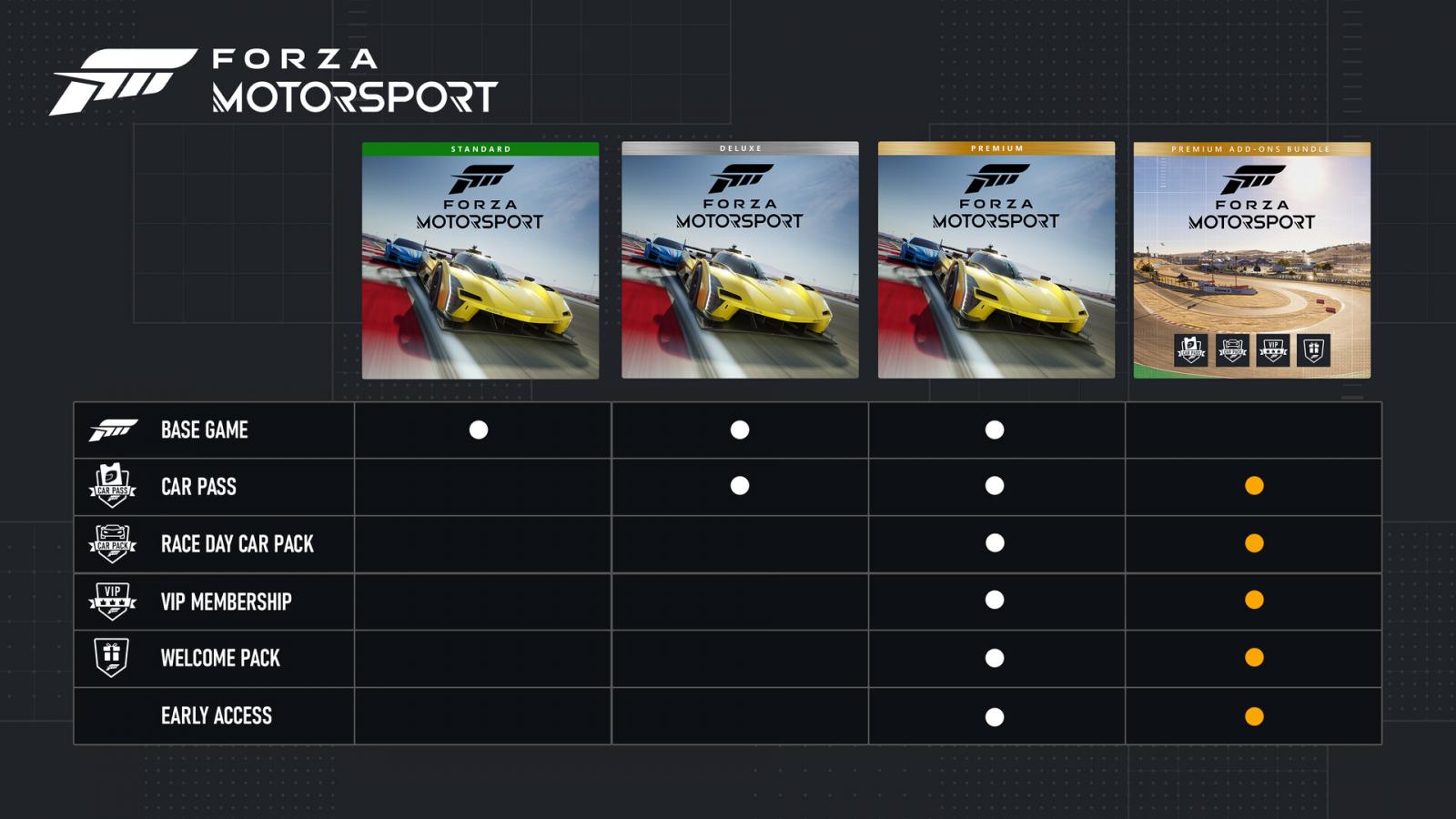The image size is (1456, 819).
Task: Select the Car Pass row label
Action: point(198,487)
